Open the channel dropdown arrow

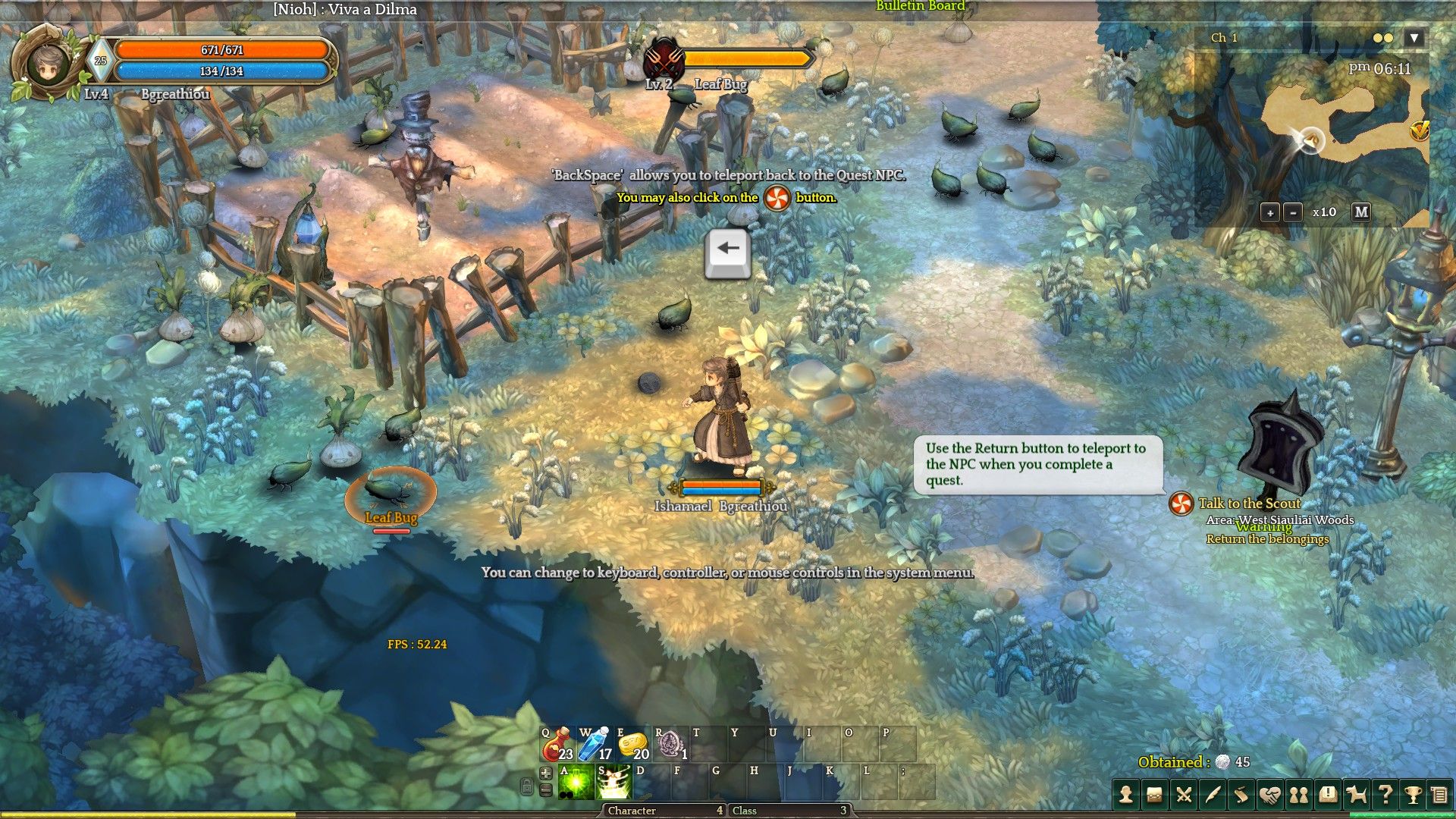point(1414,38)
